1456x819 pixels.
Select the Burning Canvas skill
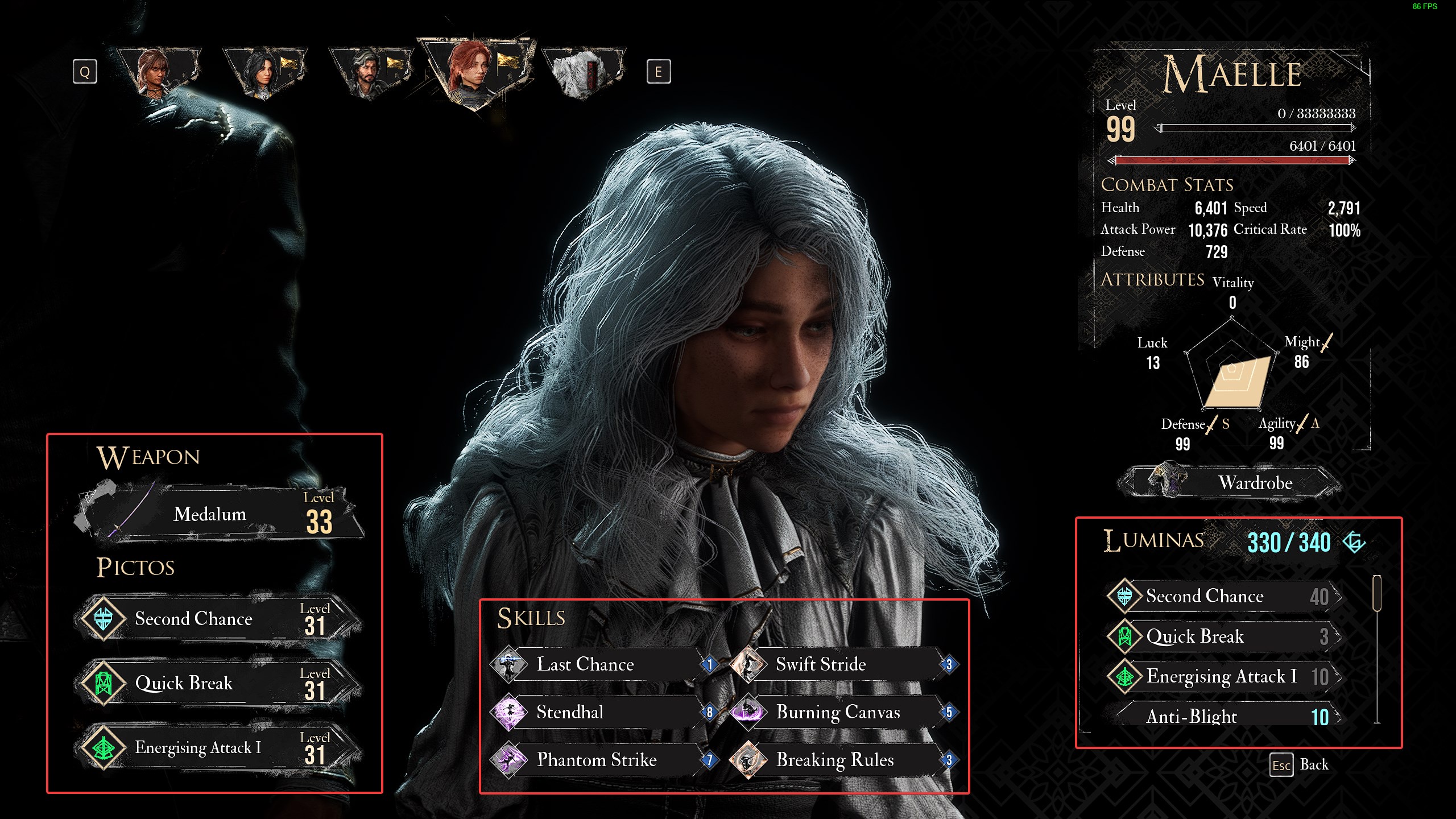[842, 712]
